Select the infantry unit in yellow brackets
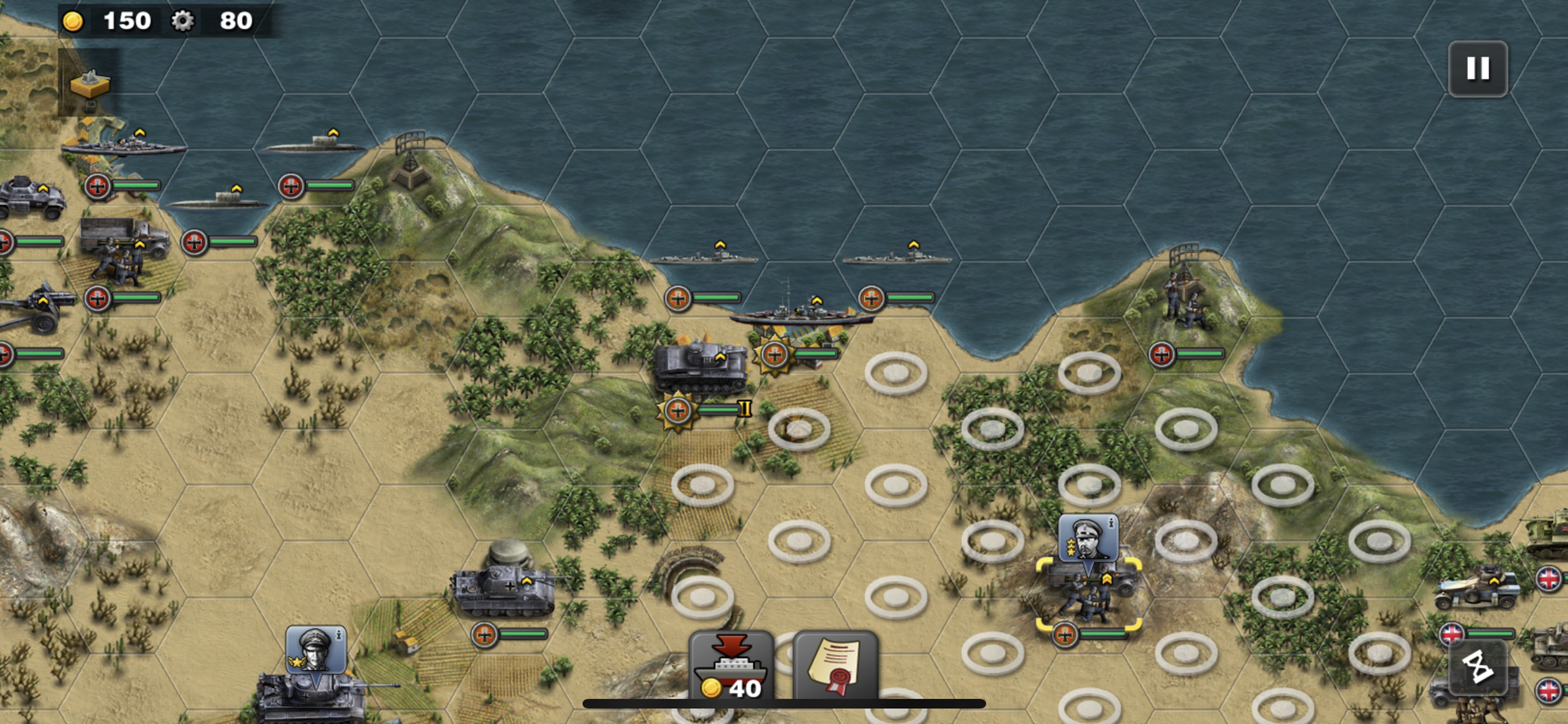The width and height of the screenshot is (1568, 724). (1088, 596)
